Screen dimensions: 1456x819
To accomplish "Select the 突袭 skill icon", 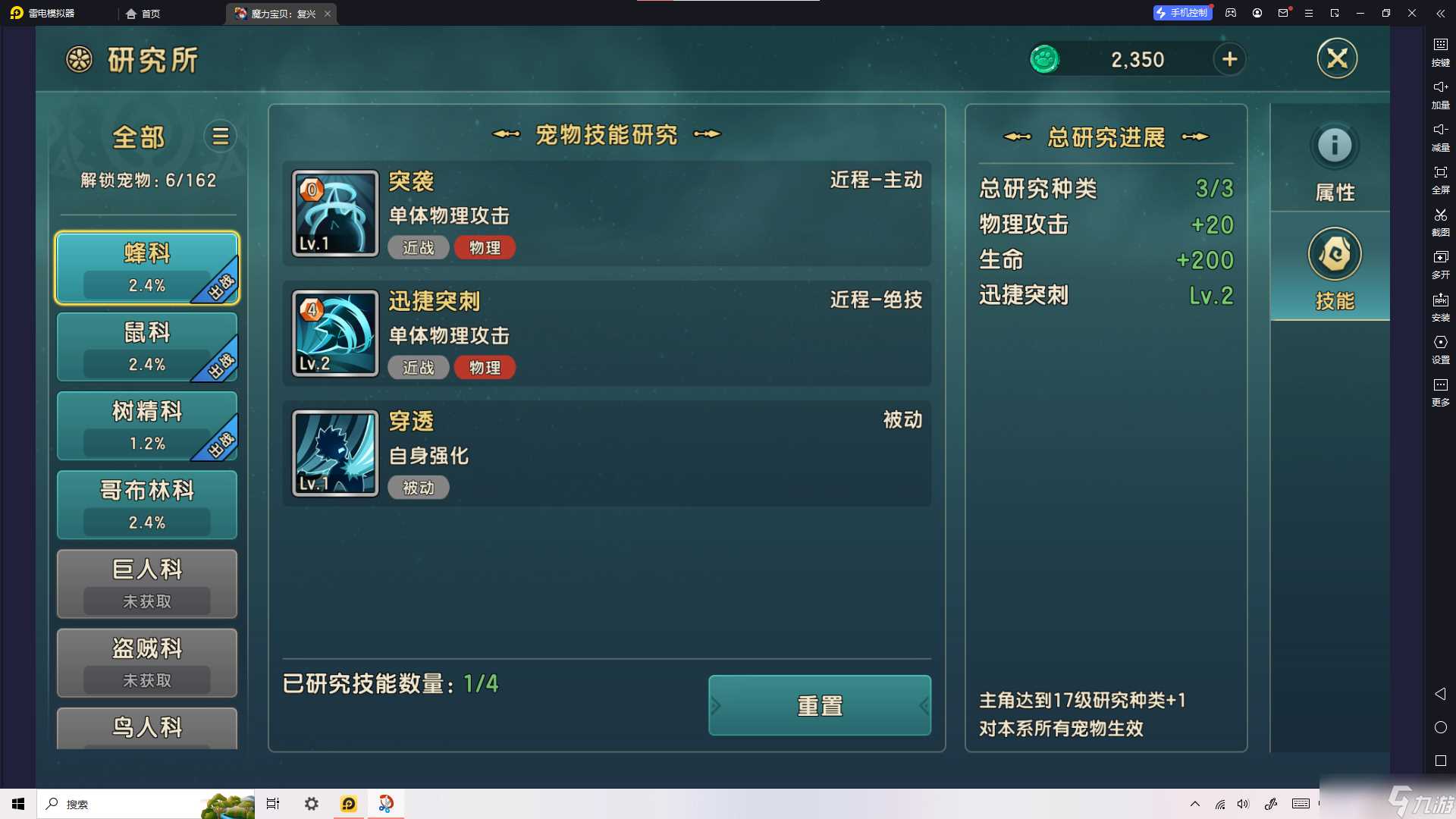I will (x=334, y=213).
